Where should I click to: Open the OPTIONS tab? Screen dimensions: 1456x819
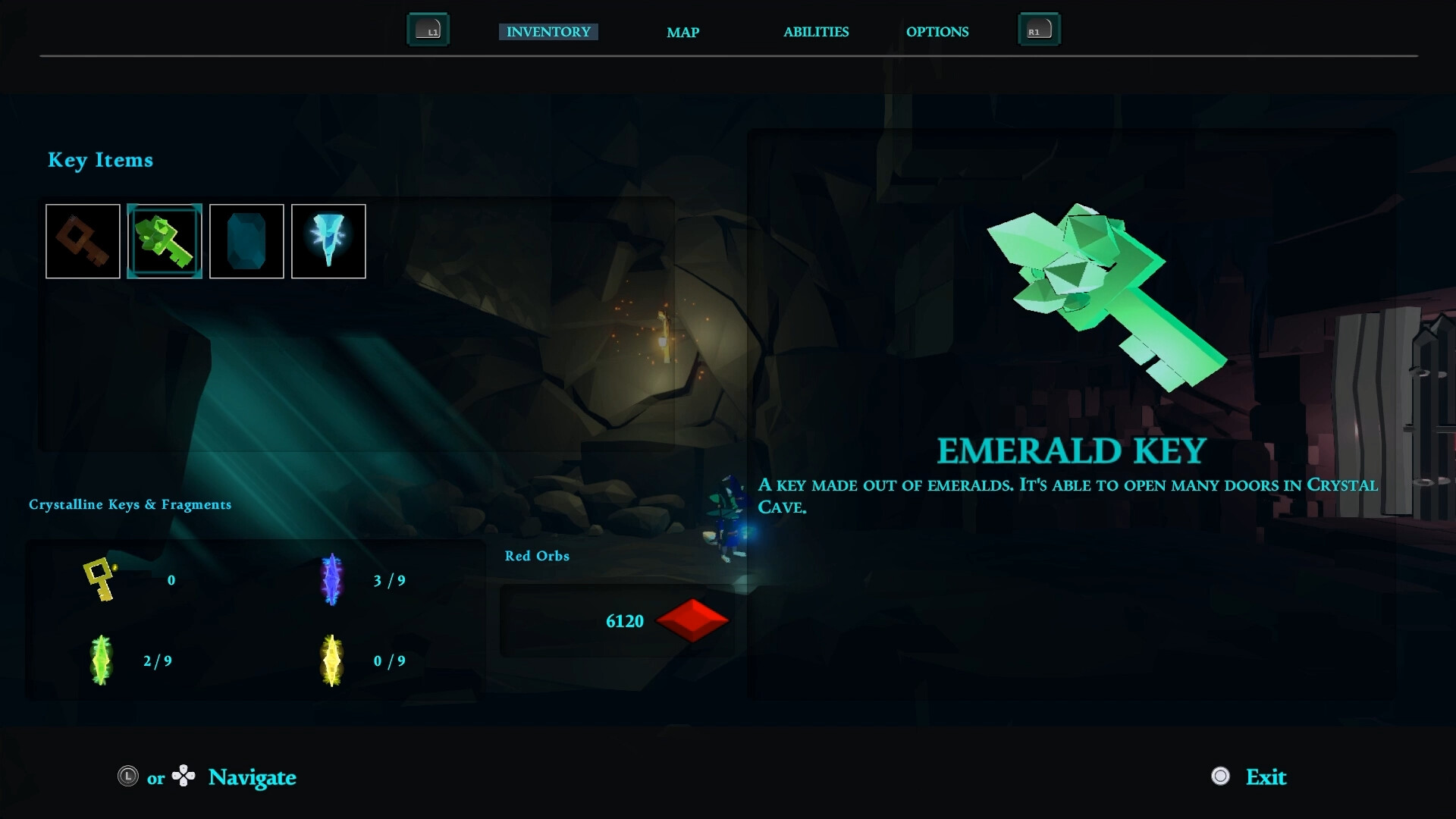coord(937,33)
